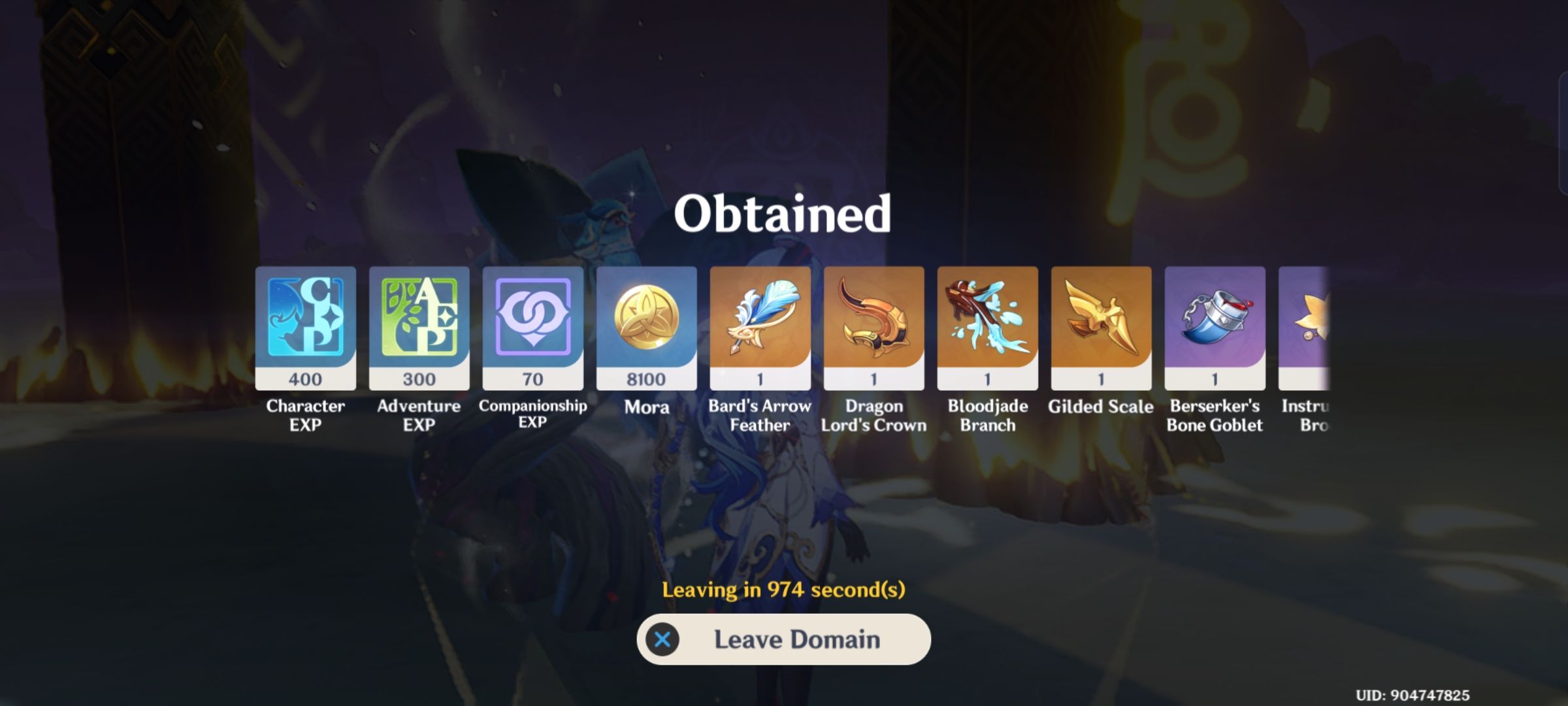The image size is (1568, 706).
Task: Click the Bard's Arrow Feather item label
Action: [760, 416]
